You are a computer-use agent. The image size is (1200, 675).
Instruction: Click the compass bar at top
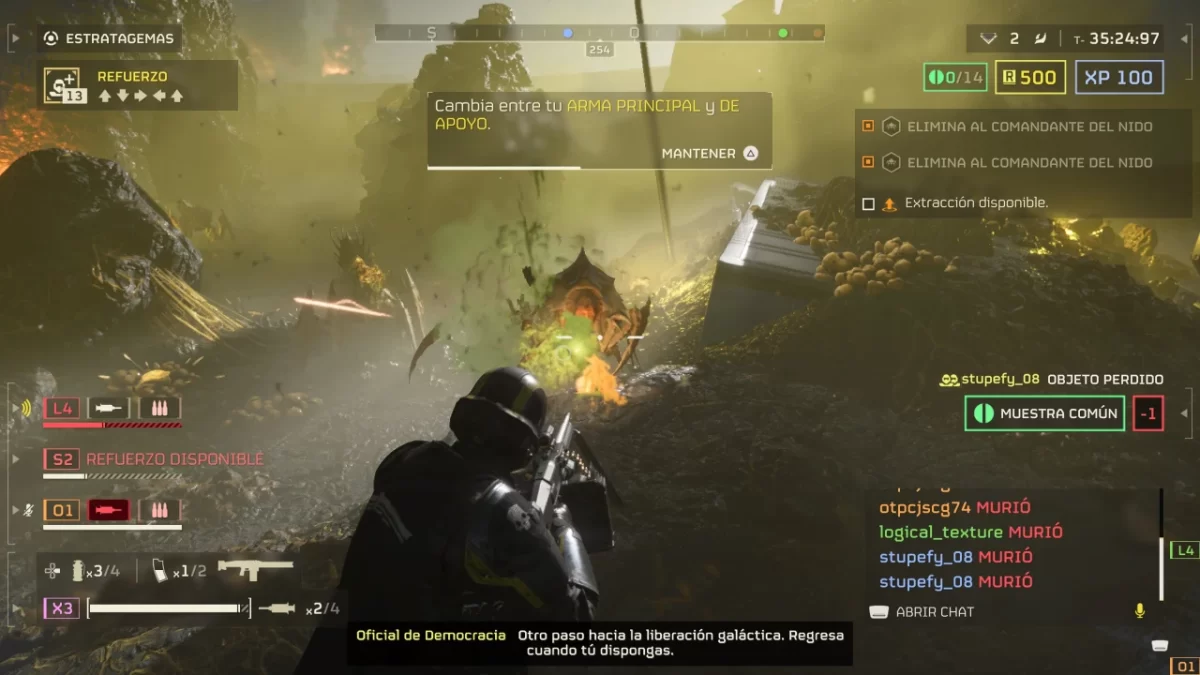[599, 33]
